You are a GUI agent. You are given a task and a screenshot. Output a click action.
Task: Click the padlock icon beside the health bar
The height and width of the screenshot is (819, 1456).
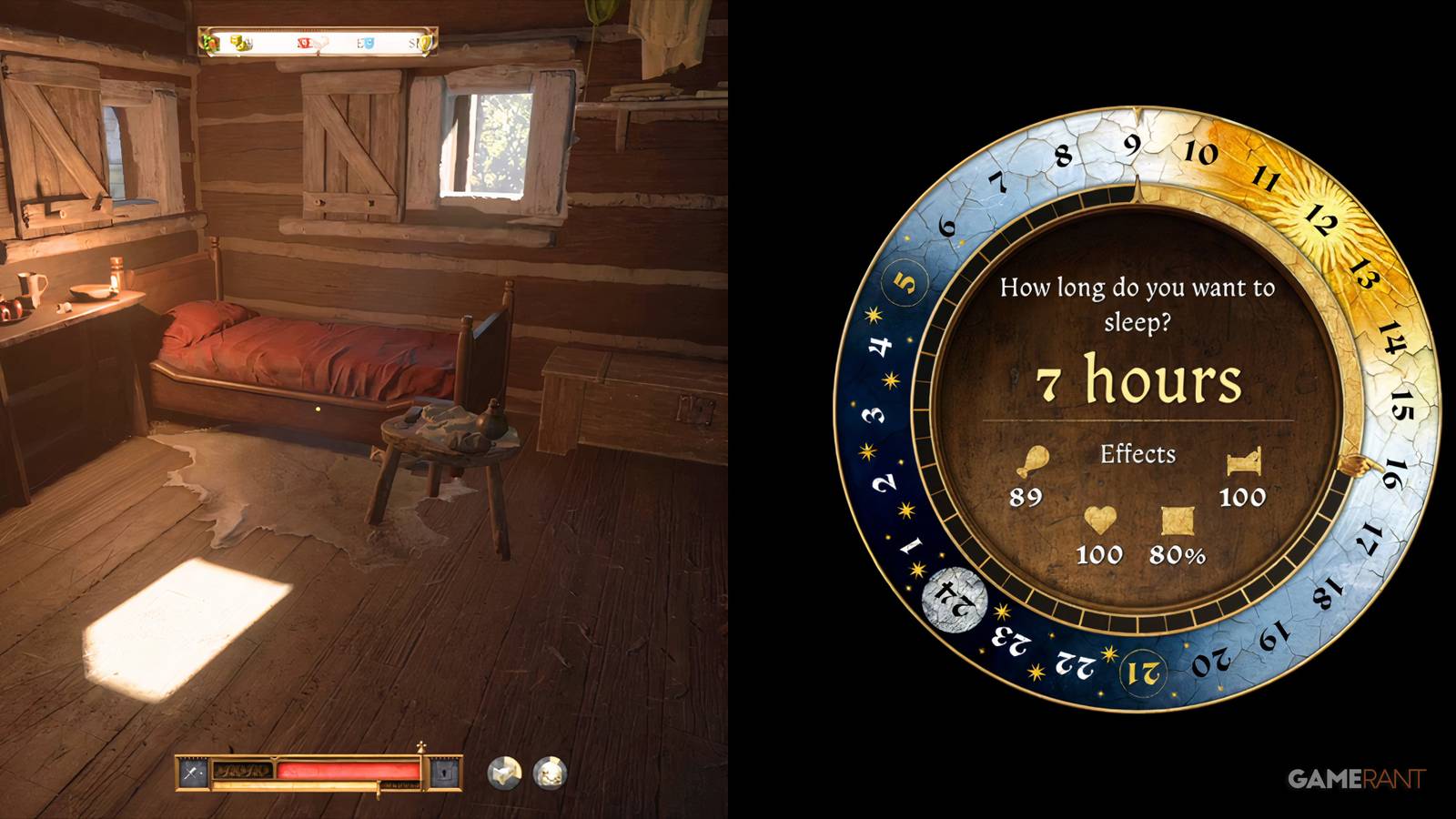click(445, 773)
